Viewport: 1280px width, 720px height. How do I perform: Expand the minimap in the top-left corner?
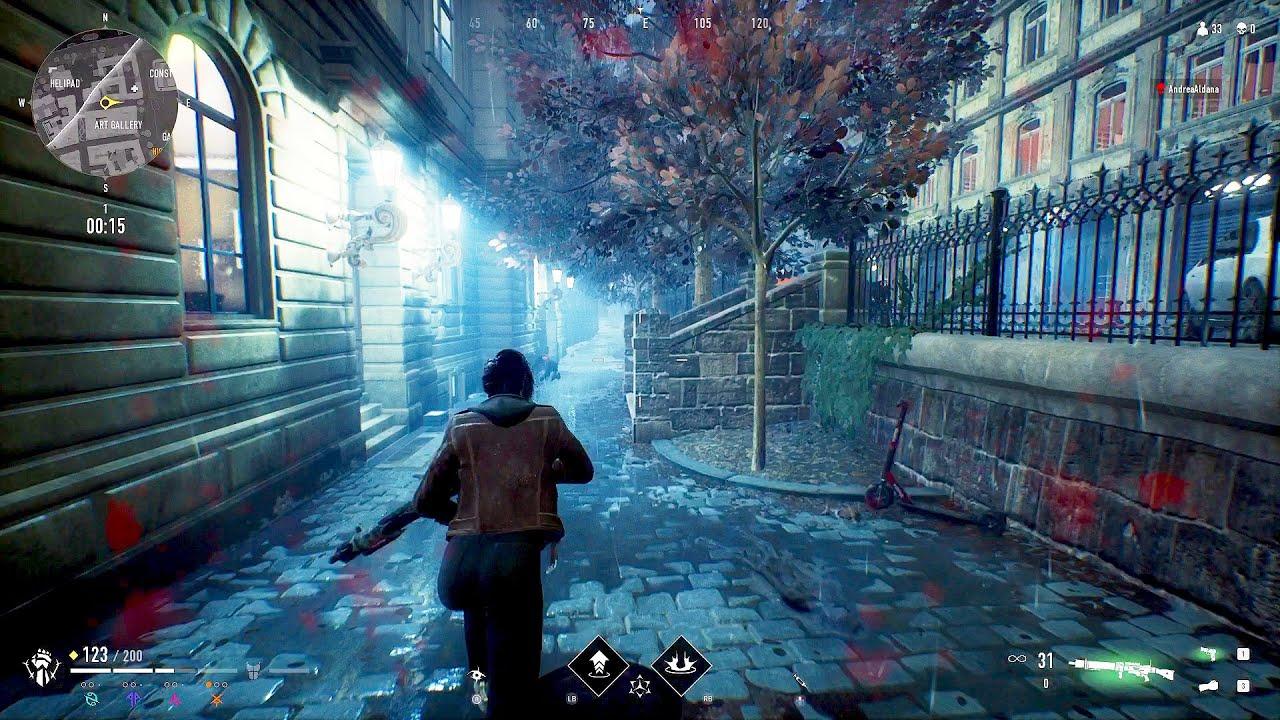point(105,100)
